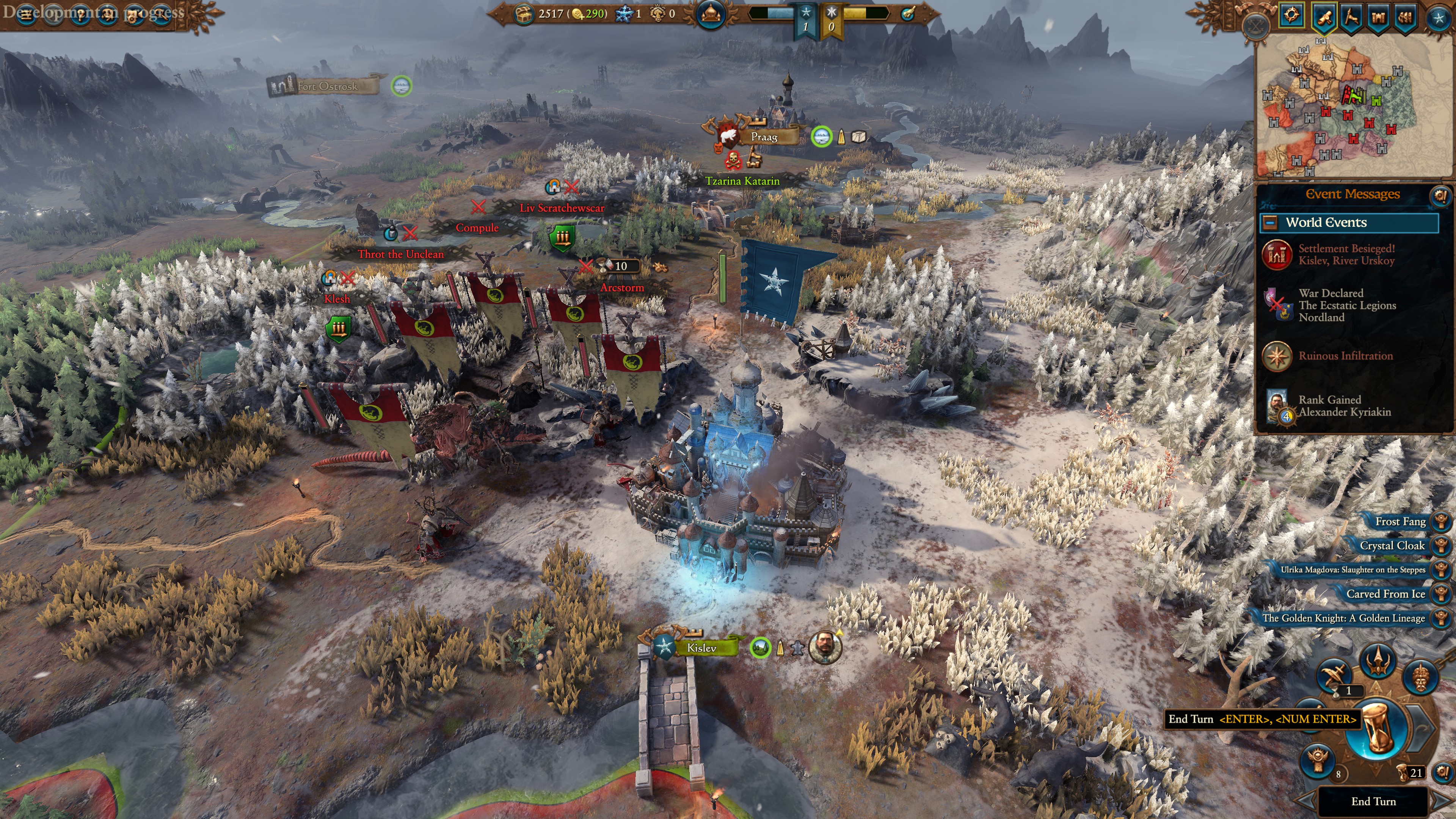The width and height of the screenshot is (1456, 819).
Task: Open the Crystal Cloak mission
Action: (x=1393, y=546)
